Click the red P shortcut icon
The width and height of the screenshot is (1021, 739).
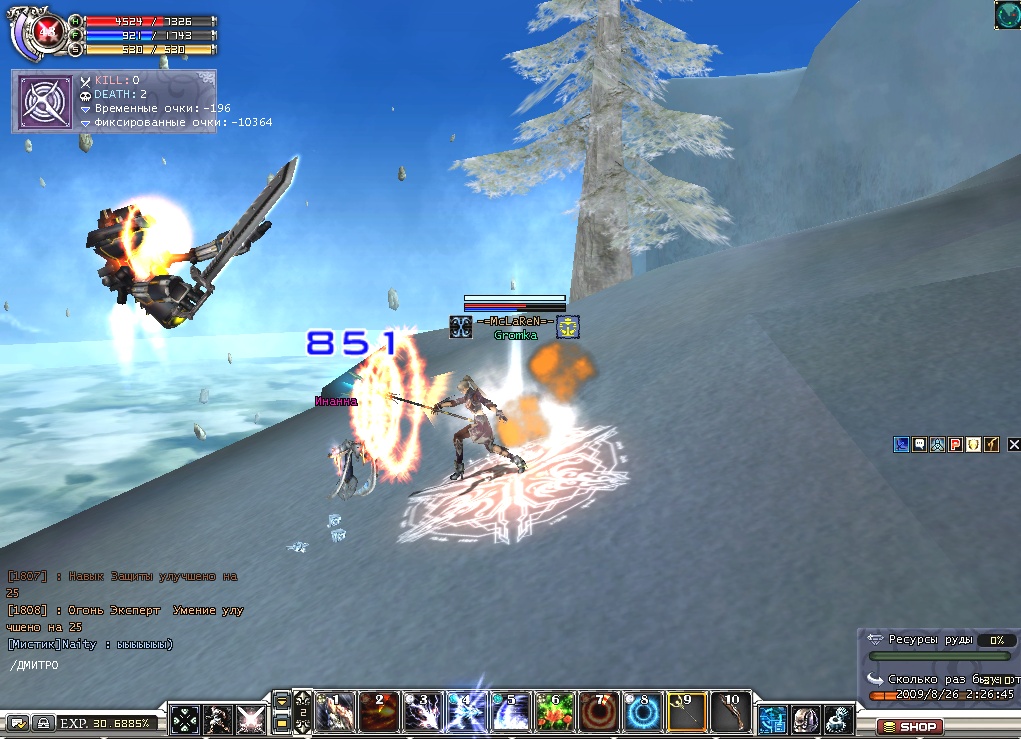955,445
